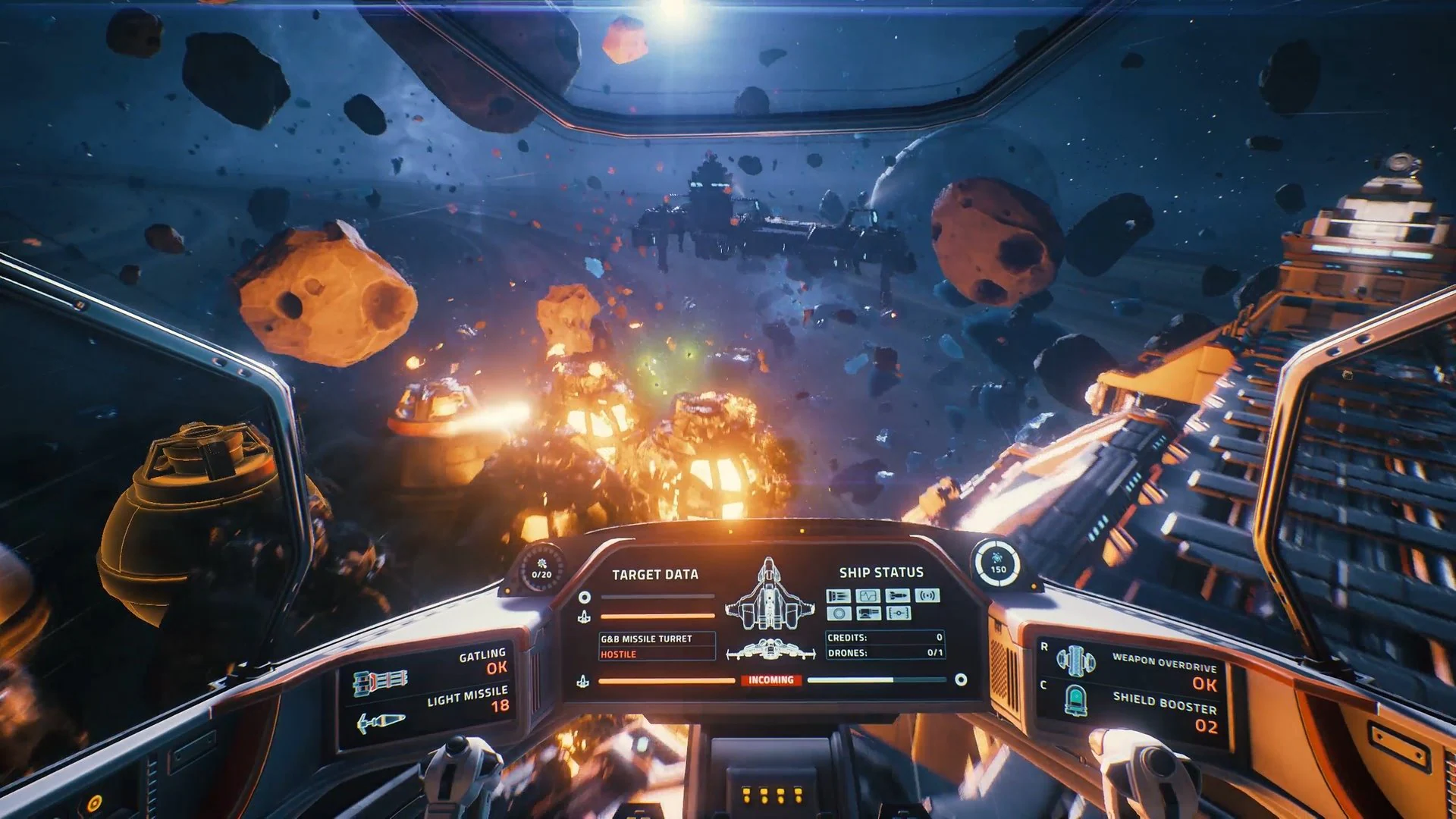The width and height of the screenshot is (1456, 819).
Task: Click the crafting gear icon showing 0/20
Action: click(541, 570)
